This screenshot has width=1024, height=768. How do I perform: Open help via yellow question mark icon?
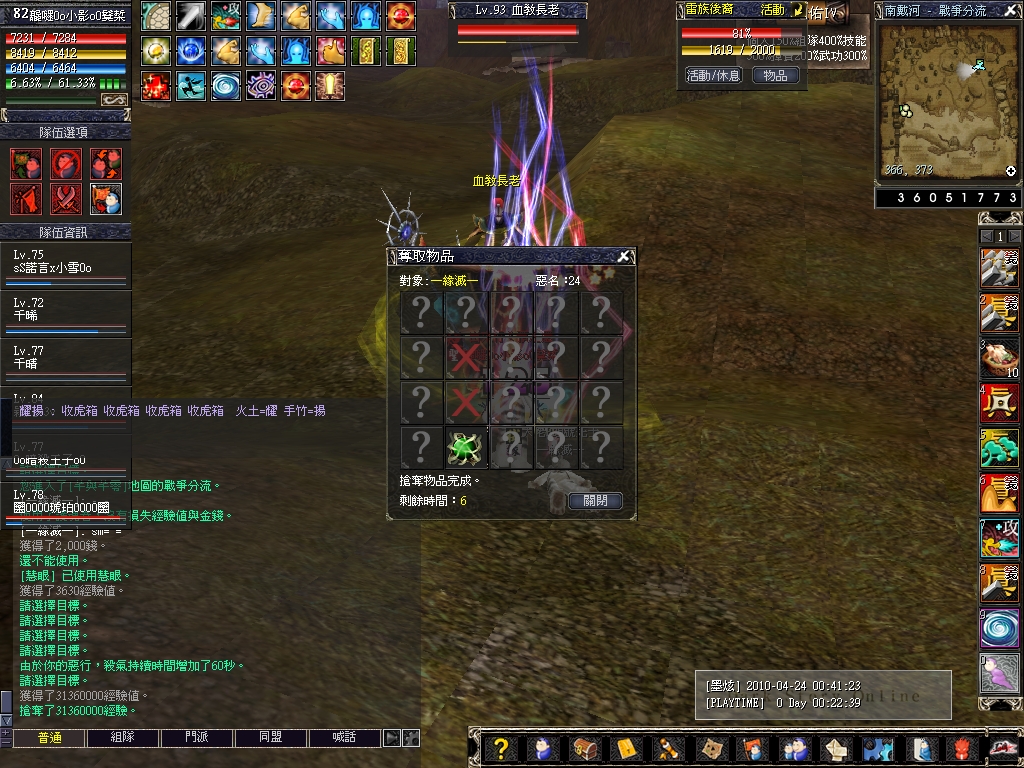pos(502,749)
